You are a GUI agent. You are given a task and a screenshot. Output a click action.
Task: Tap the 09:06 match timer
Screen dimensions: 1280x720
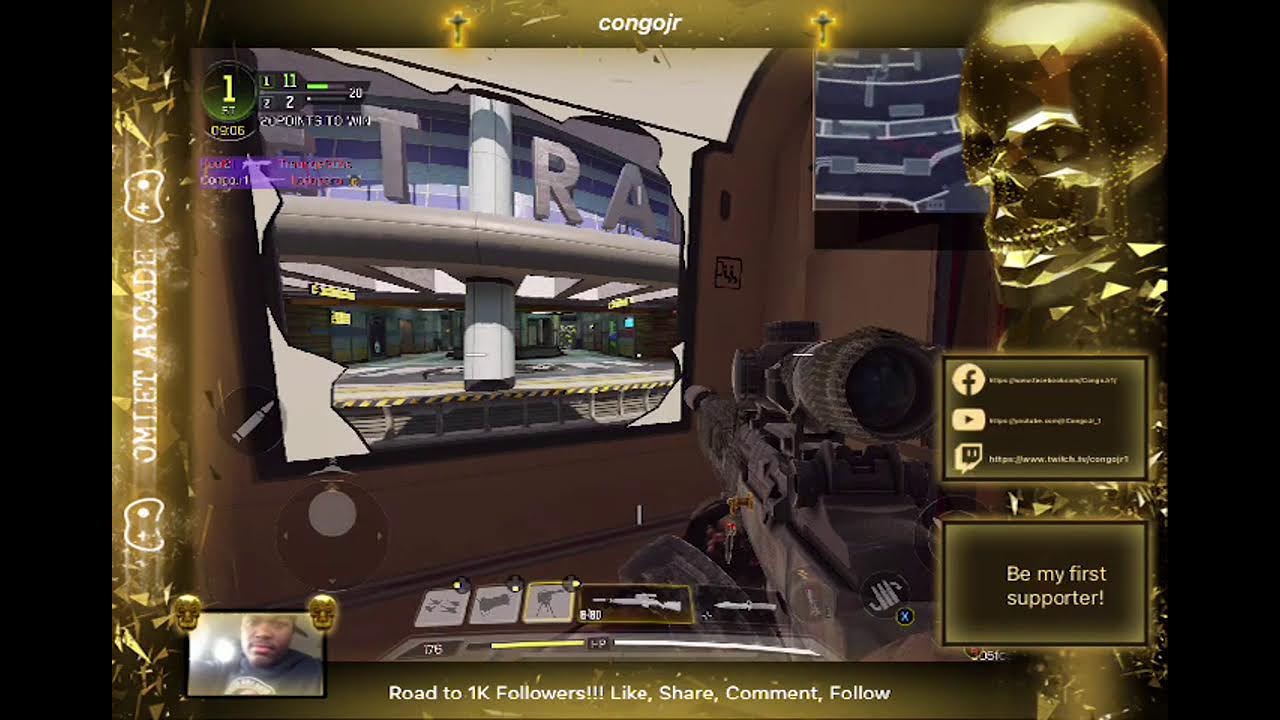pyautogui.click(x=228, y=129)
